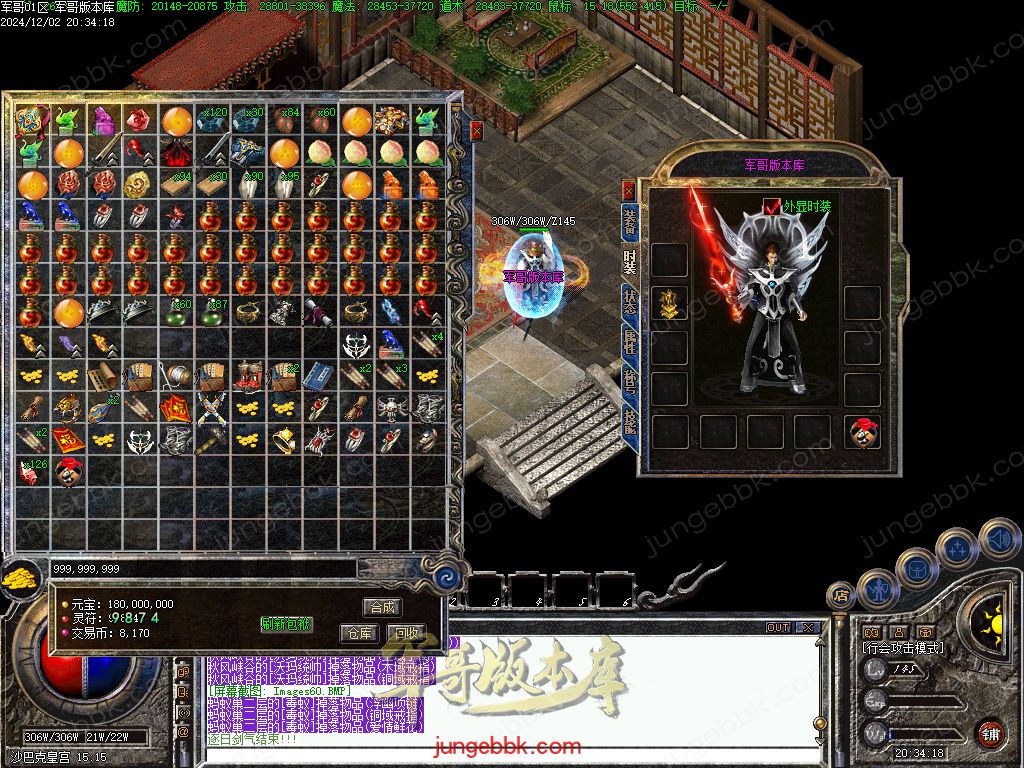Image resolution: width=1024 pixels, height=768 pixels.
Task: Click the OUT button above the chat
Action: tap(778, 628)
